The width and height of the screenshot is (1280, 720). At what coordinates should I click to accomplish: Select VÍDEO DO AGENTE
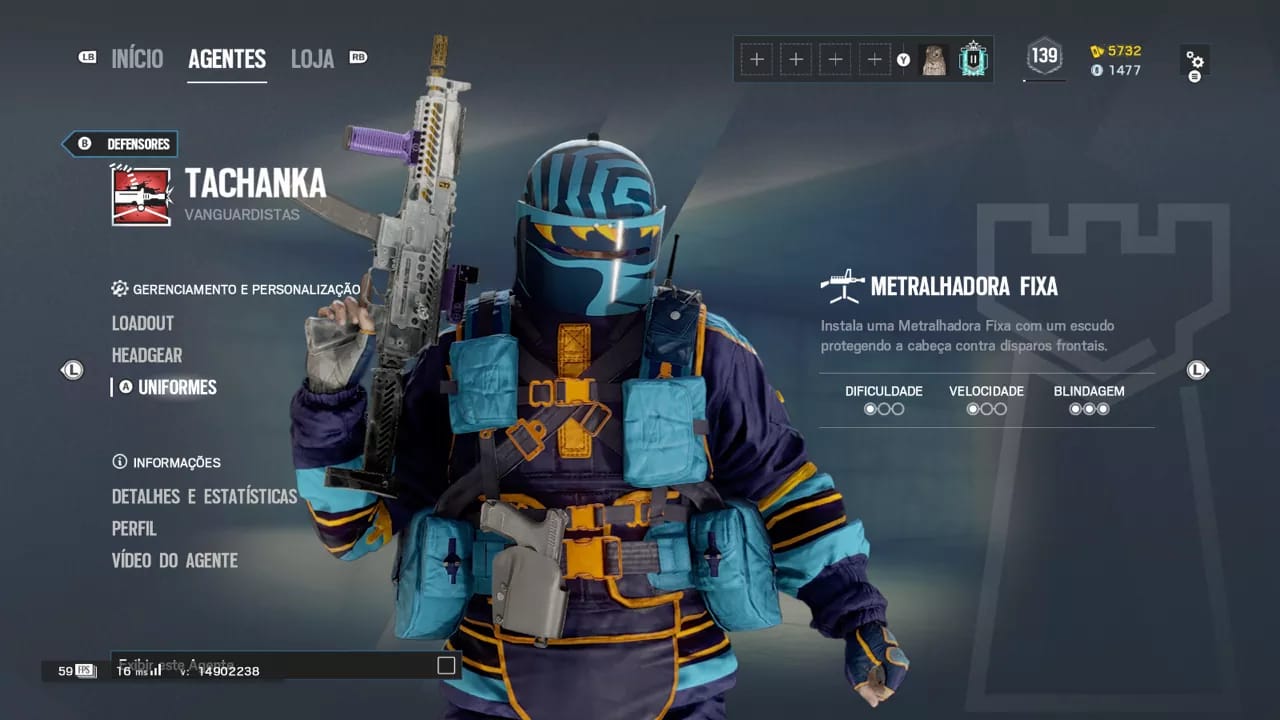(x=174, y=561)
